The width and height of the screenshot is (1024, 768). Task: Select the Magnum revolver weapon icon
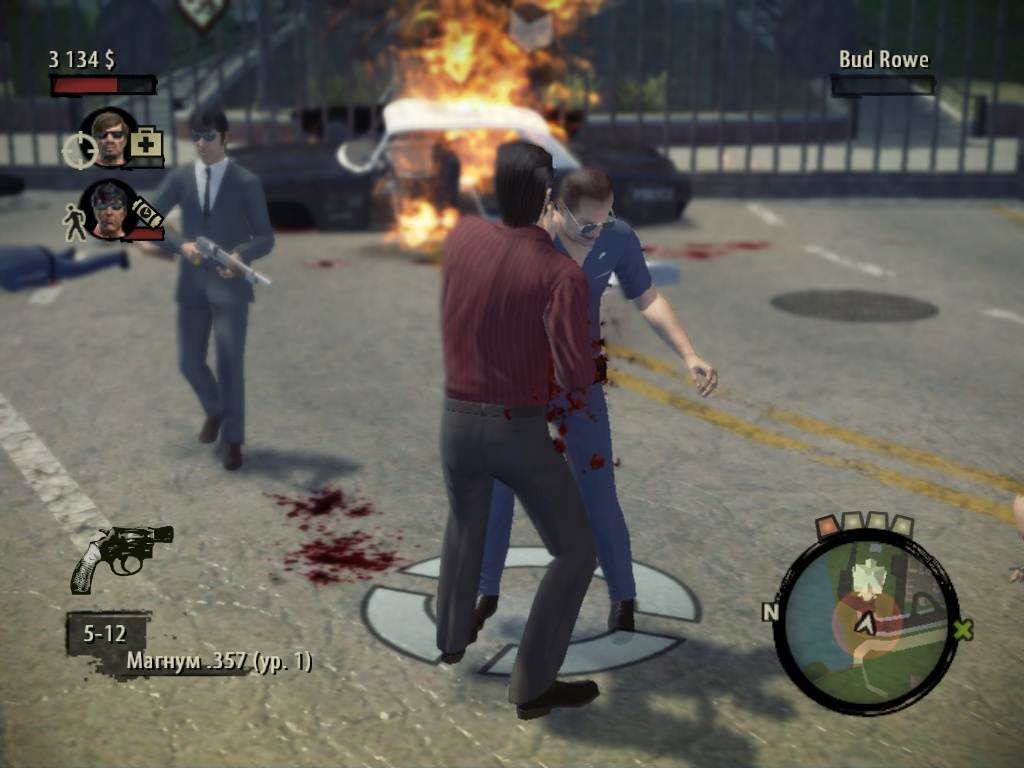(x=121, y=555)
